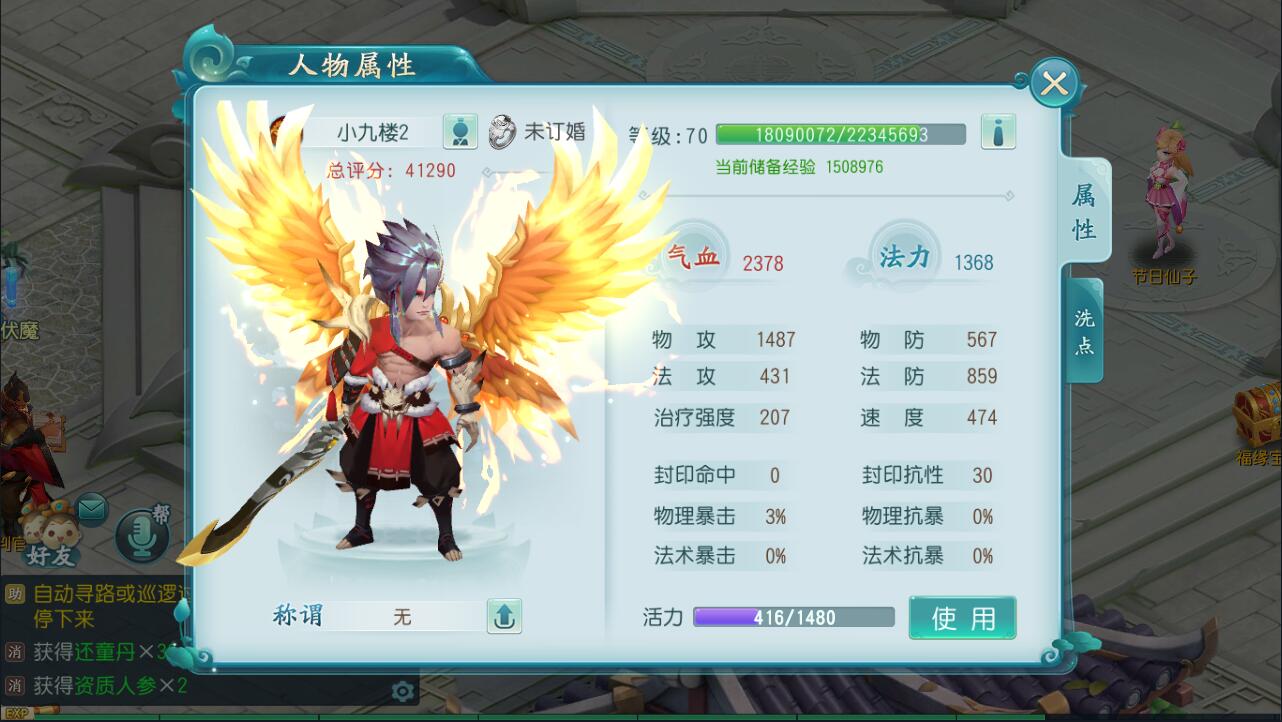Open the 福缘 treasure chest icon
Screen dimensions: 1282x722
tap(1257, 414)
